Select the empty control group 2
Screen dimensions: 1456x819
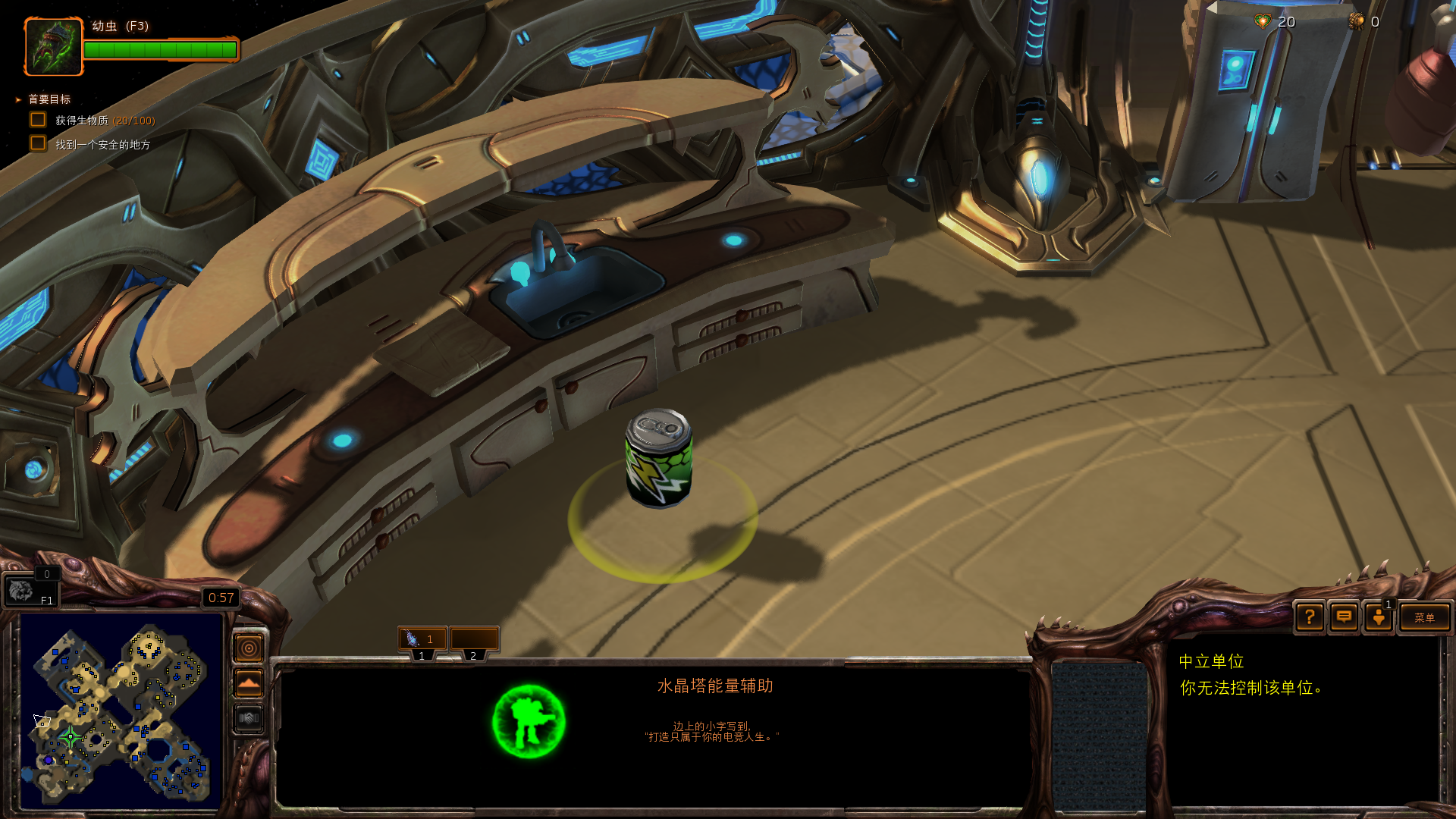coord(474,639)
